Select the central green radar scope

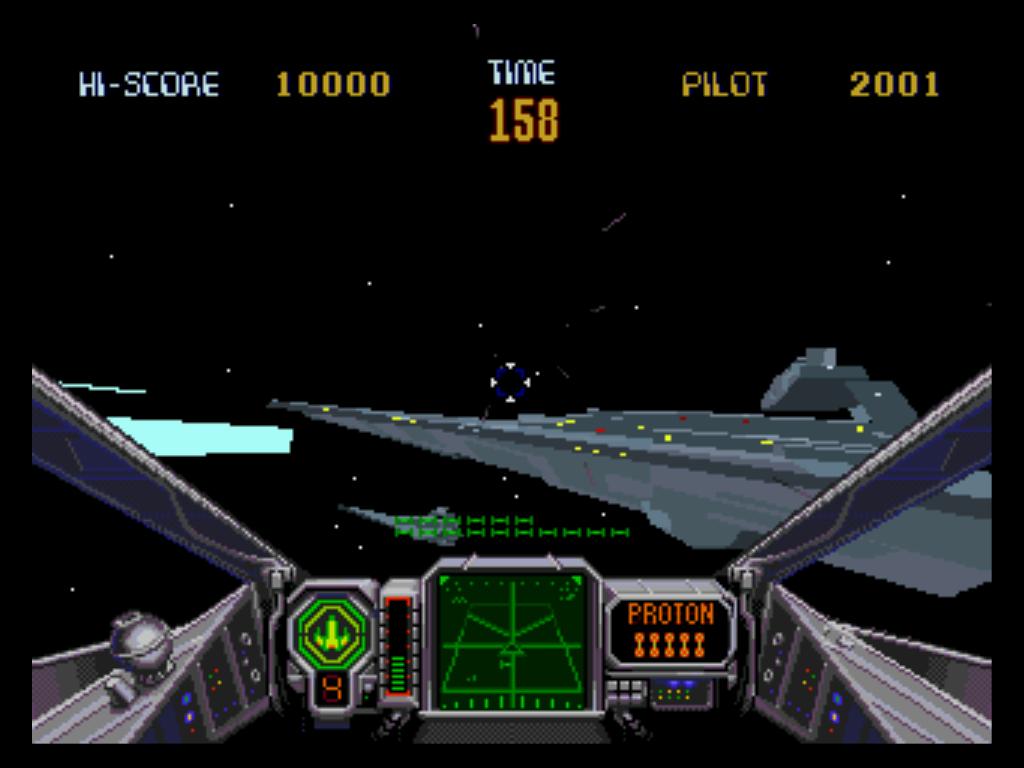[511, 641]
